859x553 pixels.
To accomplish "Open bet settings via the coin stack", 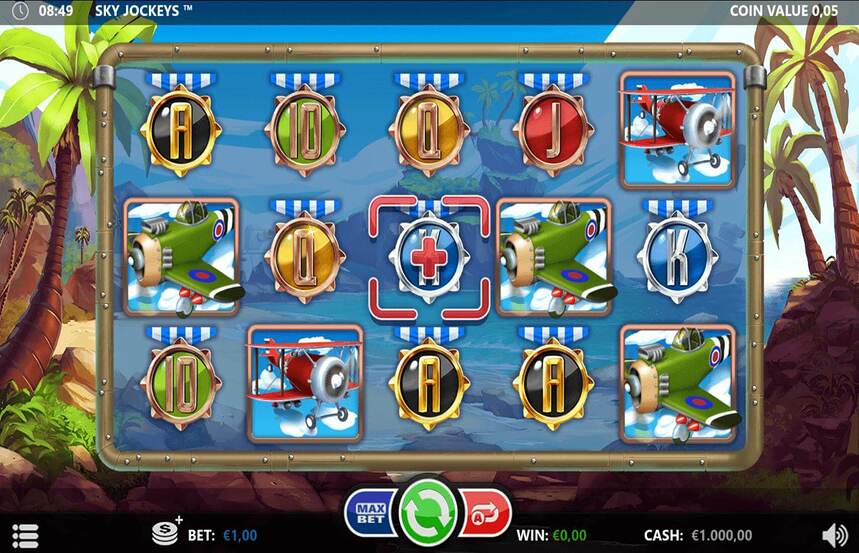I will click(x=166, y=533).
